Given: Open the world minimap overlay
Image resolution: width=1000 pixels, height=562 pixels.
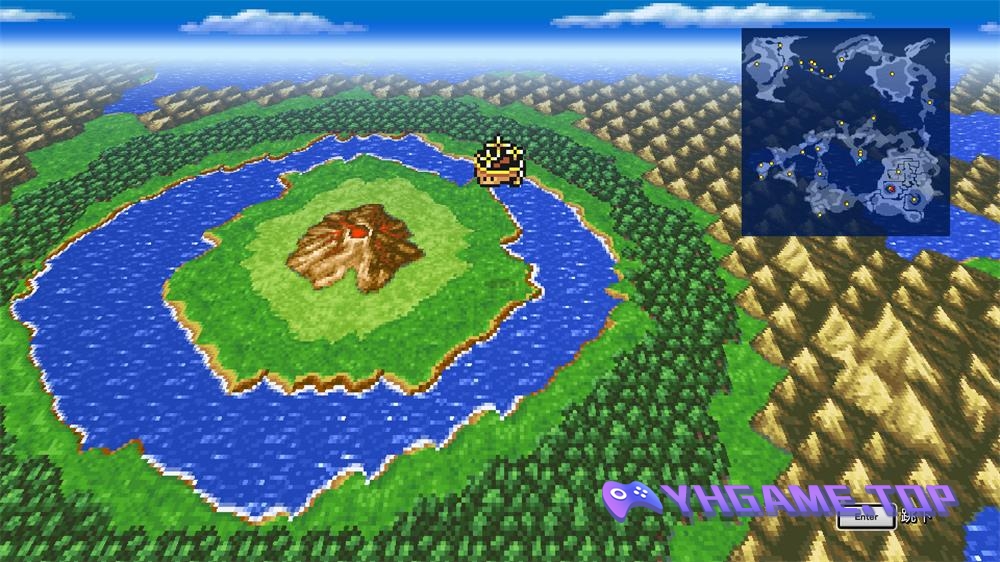Looking at the screenshot, I should click(x=845, y=131).
